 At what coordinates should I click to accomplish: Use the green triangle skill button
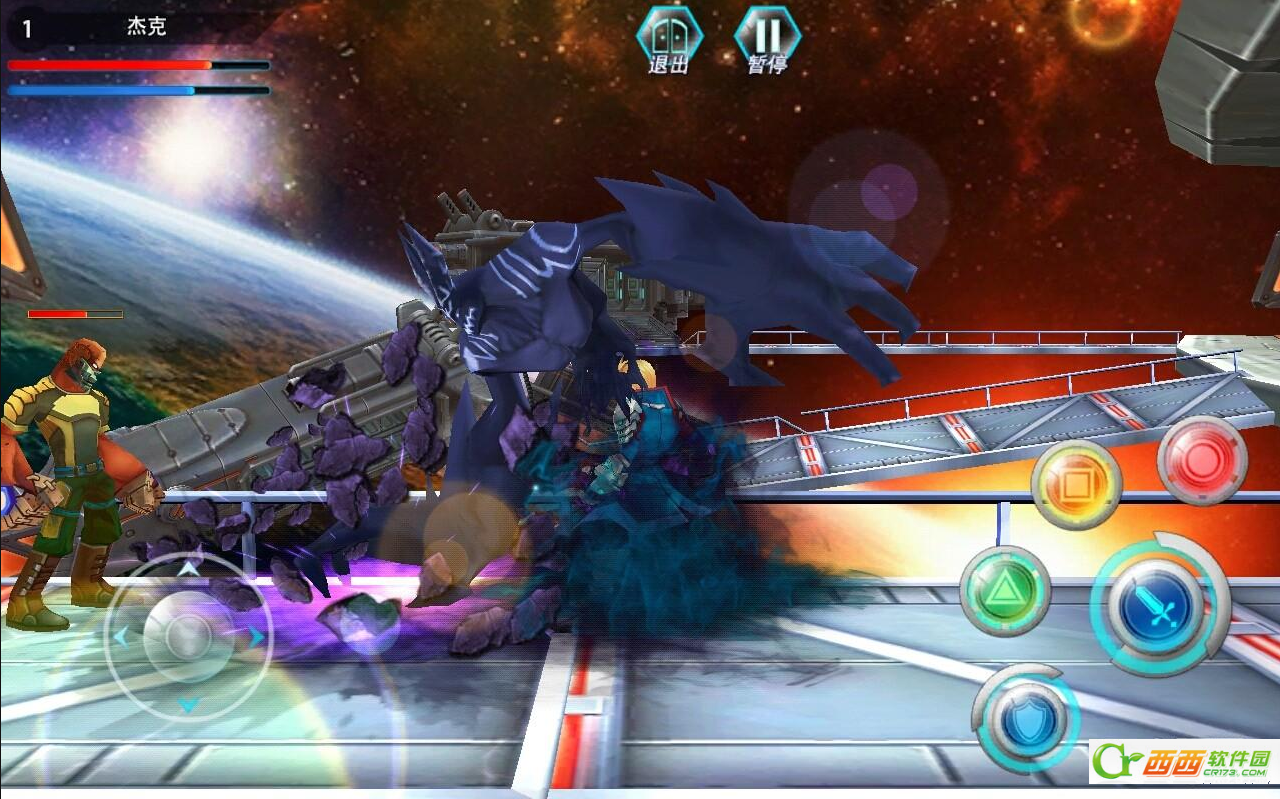[x=1004, y=591]
